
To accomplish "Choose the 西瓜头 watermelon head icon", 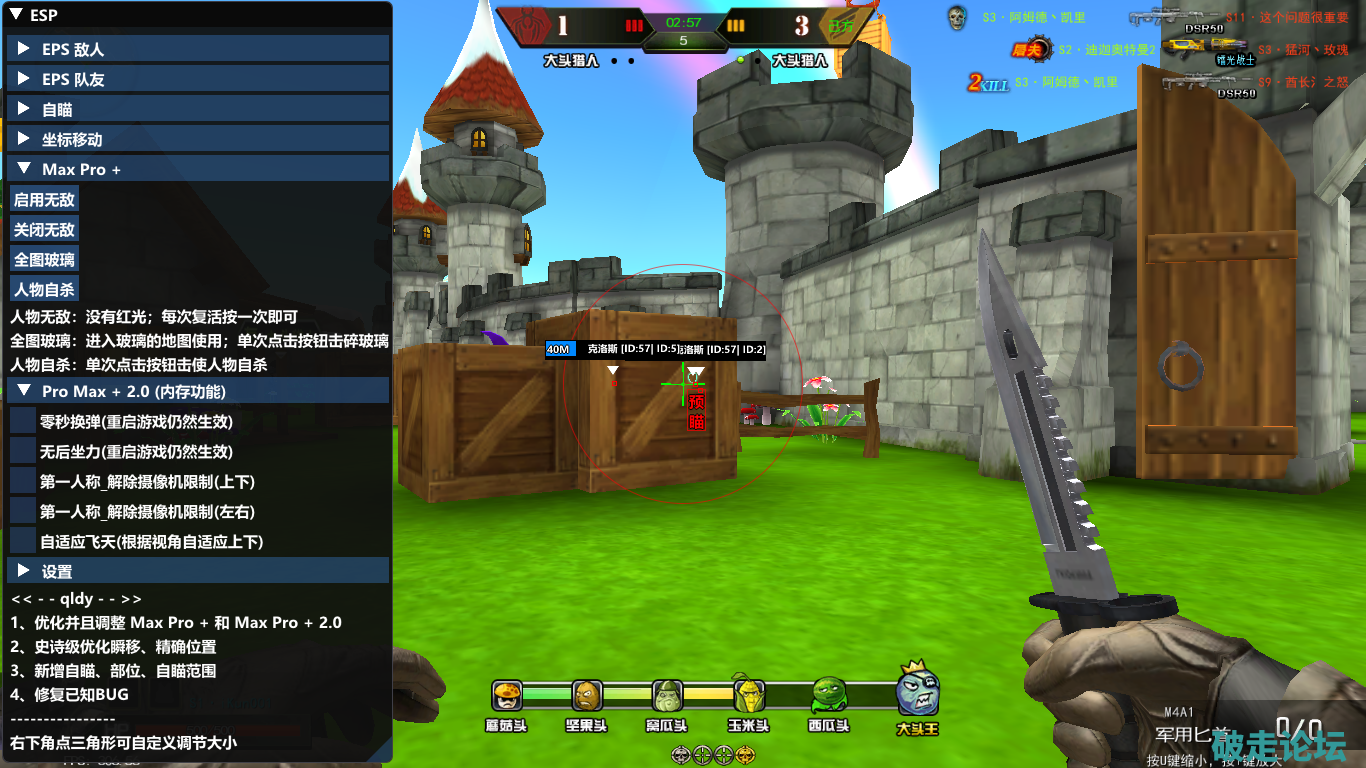I will click(828, 694).
